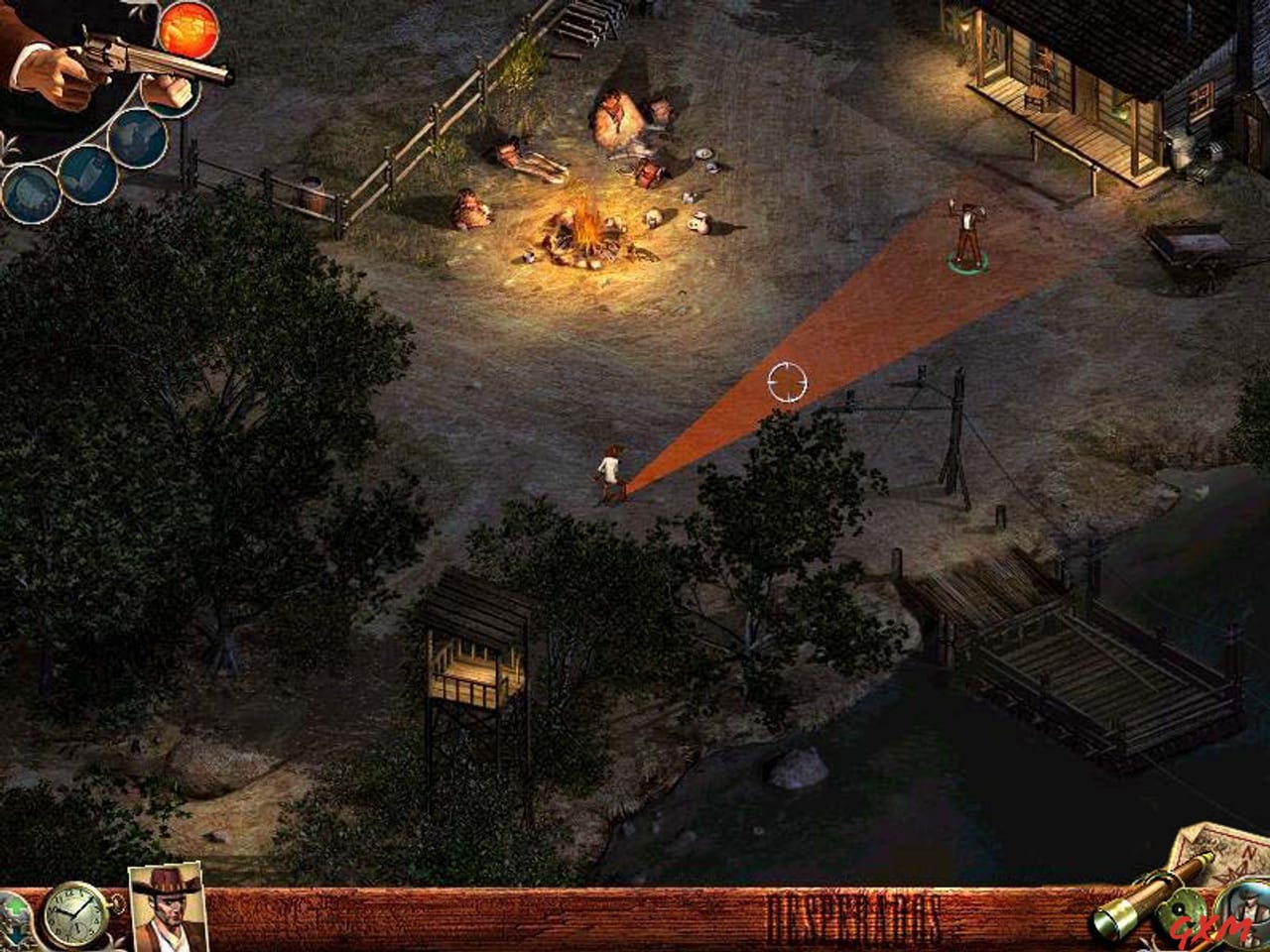This screenshot has width=1270, height=952.
Task: Select John Cooper's portrait card on the bottom bar
Action: 166,910
